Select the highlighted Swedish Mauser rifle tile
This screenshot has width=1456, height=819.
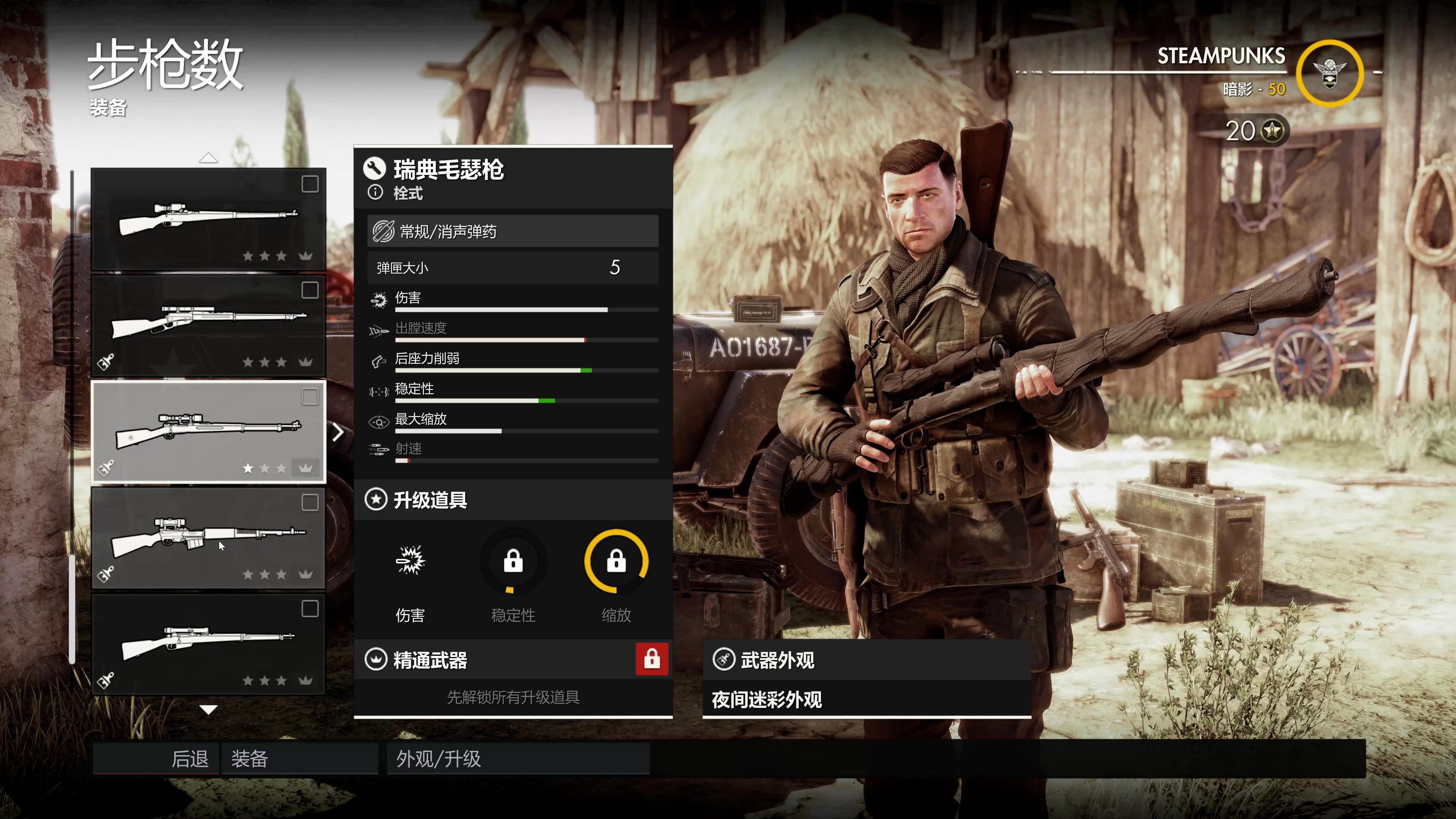click(x=209, y=432)
